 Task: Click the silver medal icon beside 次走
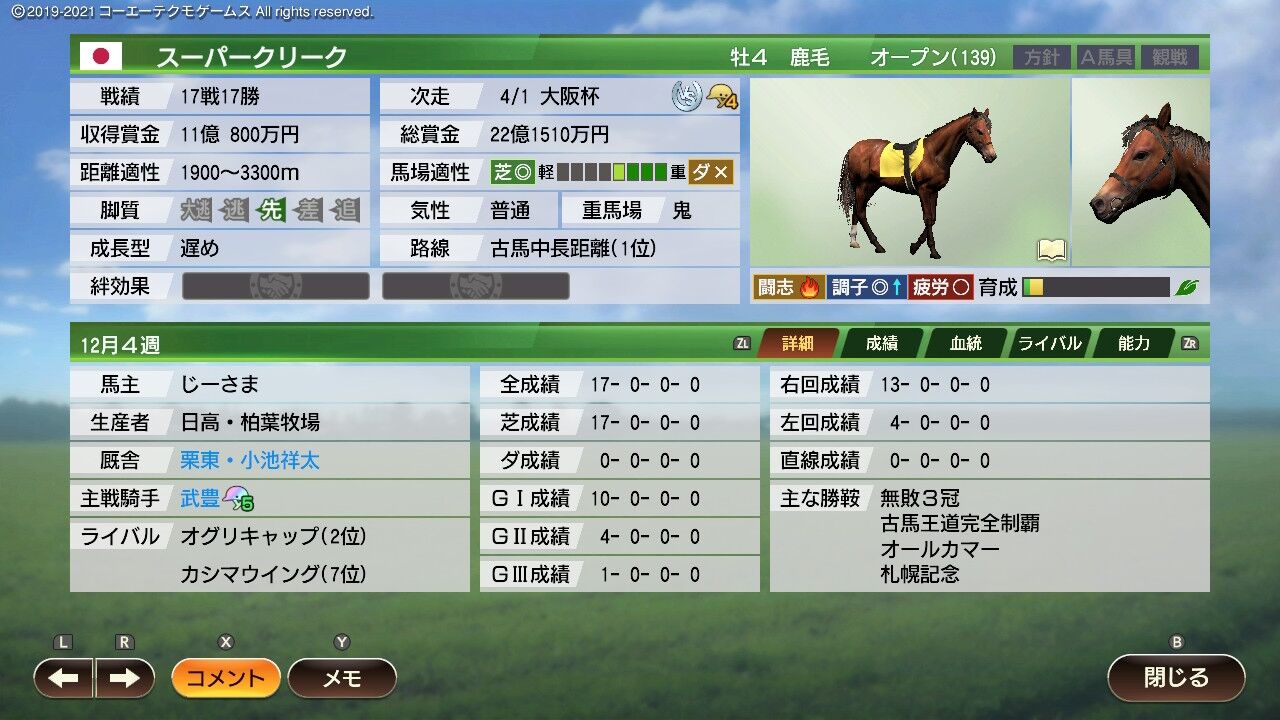pos(688,97)
